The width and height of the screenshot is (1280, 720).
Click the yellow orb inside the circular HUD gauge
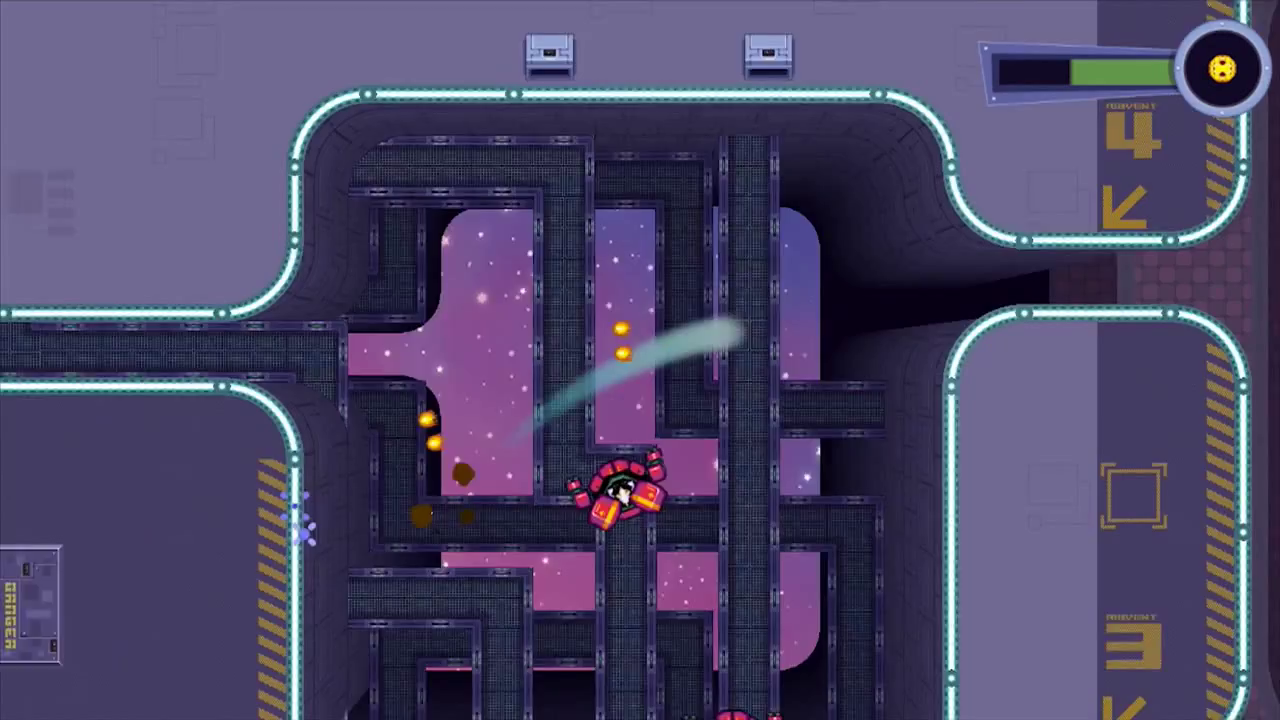click(1221, 68)
